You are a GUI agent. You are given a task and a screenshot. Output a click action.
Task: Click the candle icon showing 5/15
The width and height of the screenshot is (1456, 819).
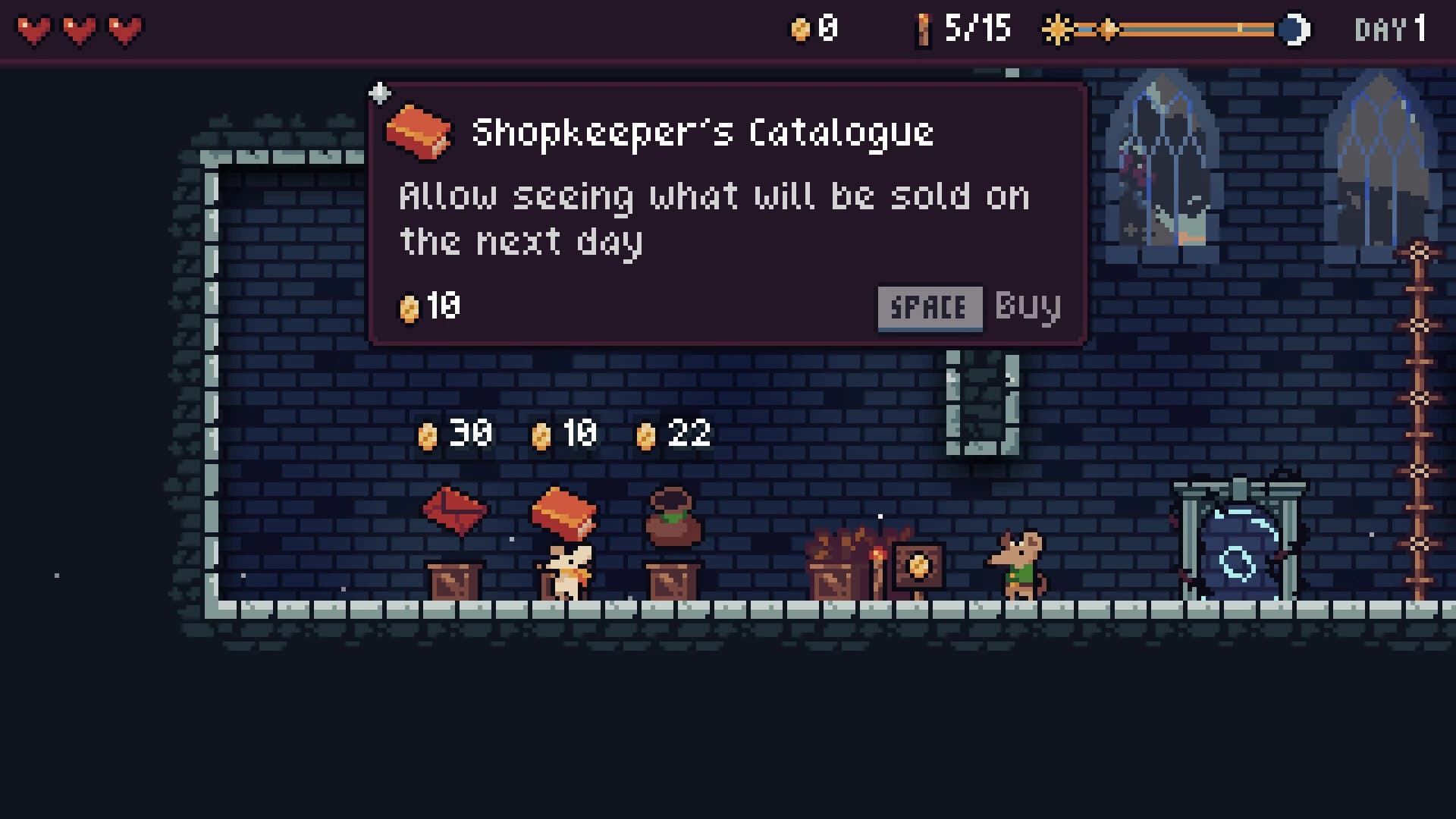click(x=922, y=30)
